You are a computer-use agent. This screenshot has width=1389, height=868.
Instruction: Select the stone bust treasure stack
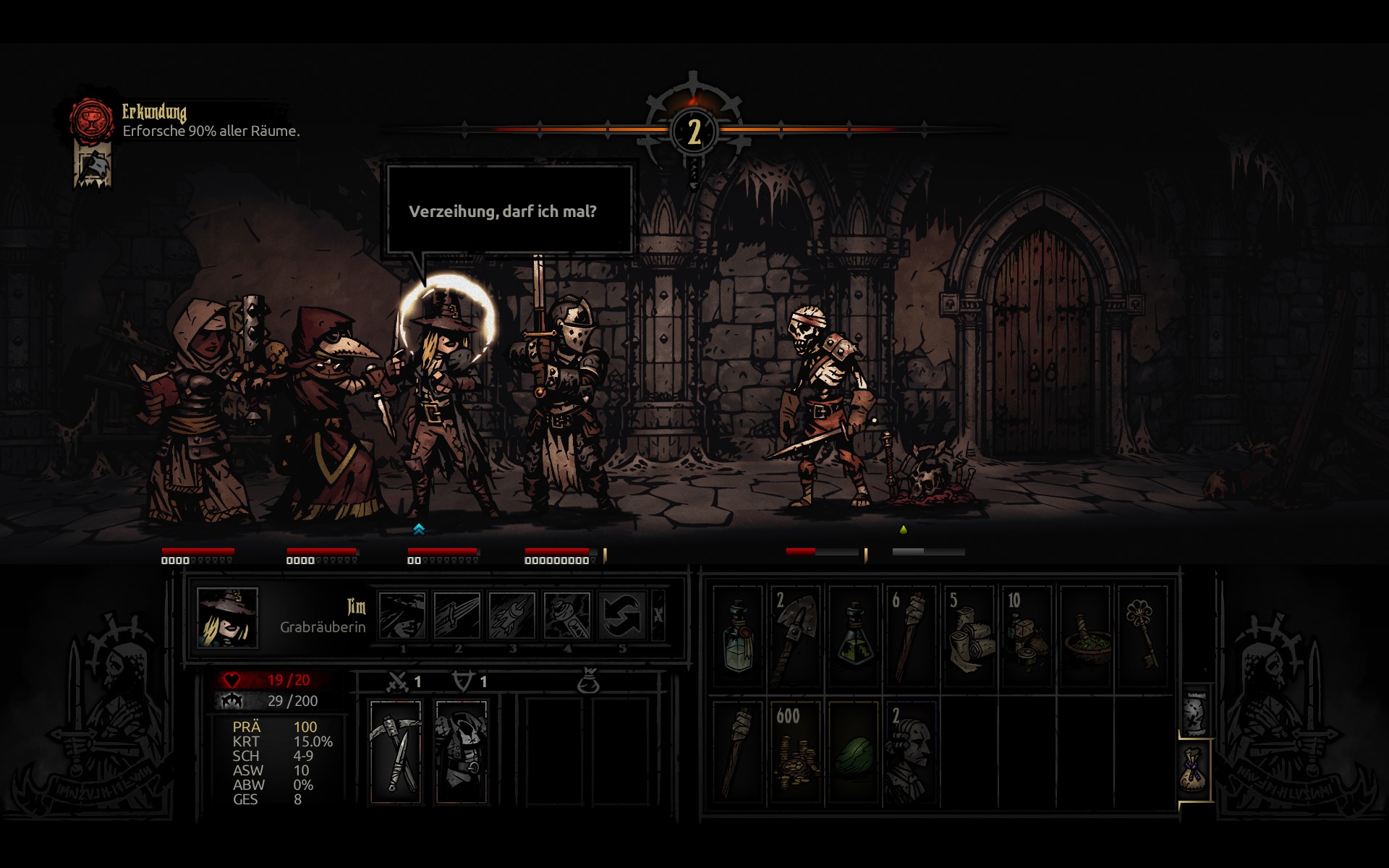[911, 752]
